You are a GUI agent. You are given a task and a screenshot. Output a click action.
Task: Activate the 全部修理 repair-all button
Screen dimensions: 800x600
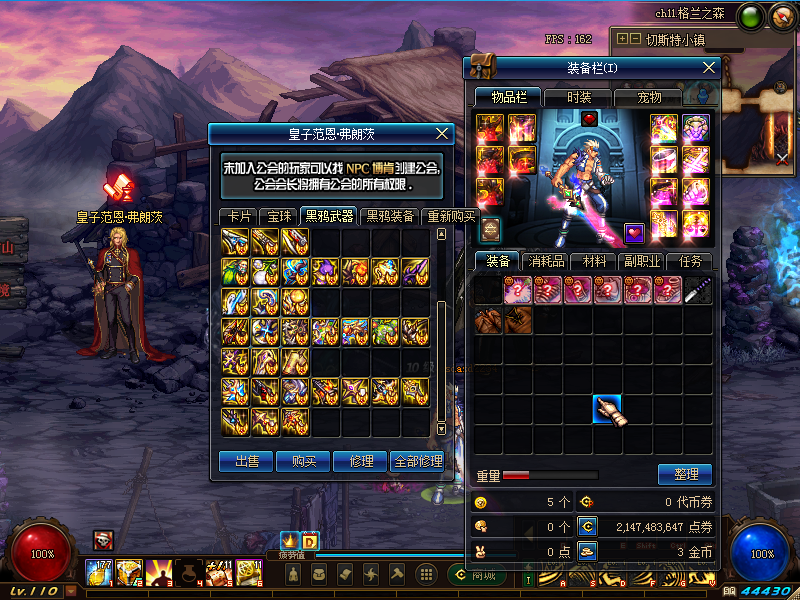click(417, 461)
